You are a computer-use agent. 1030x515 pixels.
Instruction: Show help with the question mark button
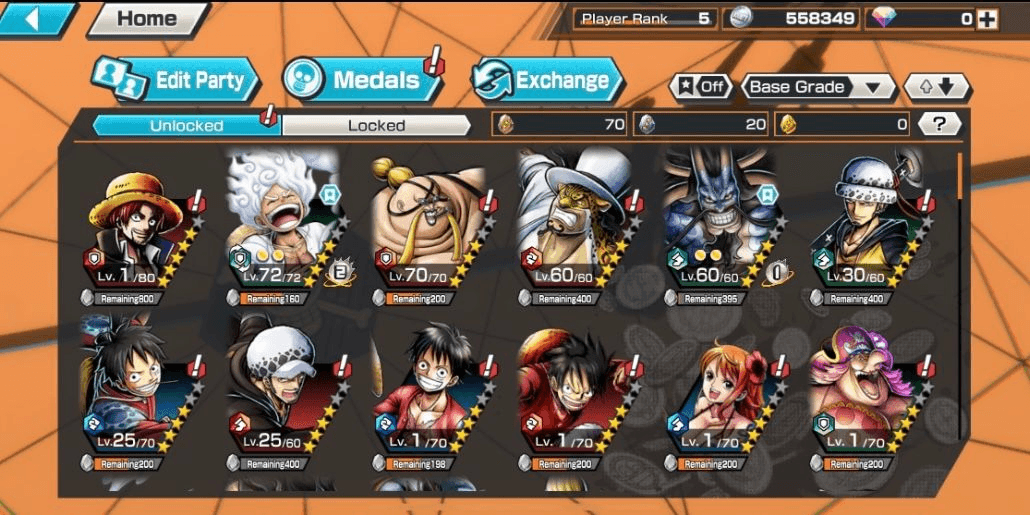pos(939,124)
